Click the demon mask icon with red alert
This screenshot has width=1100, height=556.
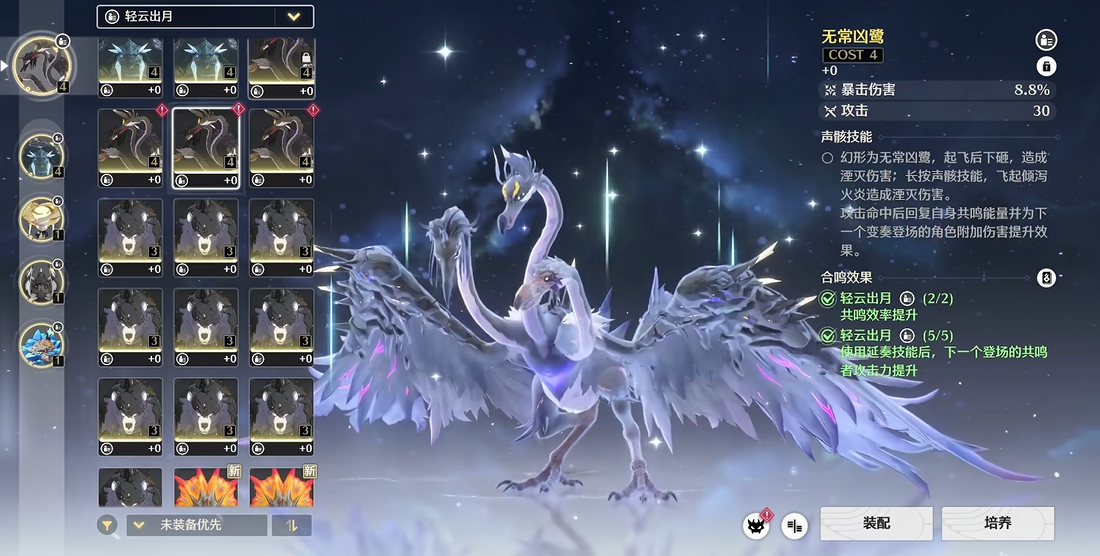pos(756,524)
